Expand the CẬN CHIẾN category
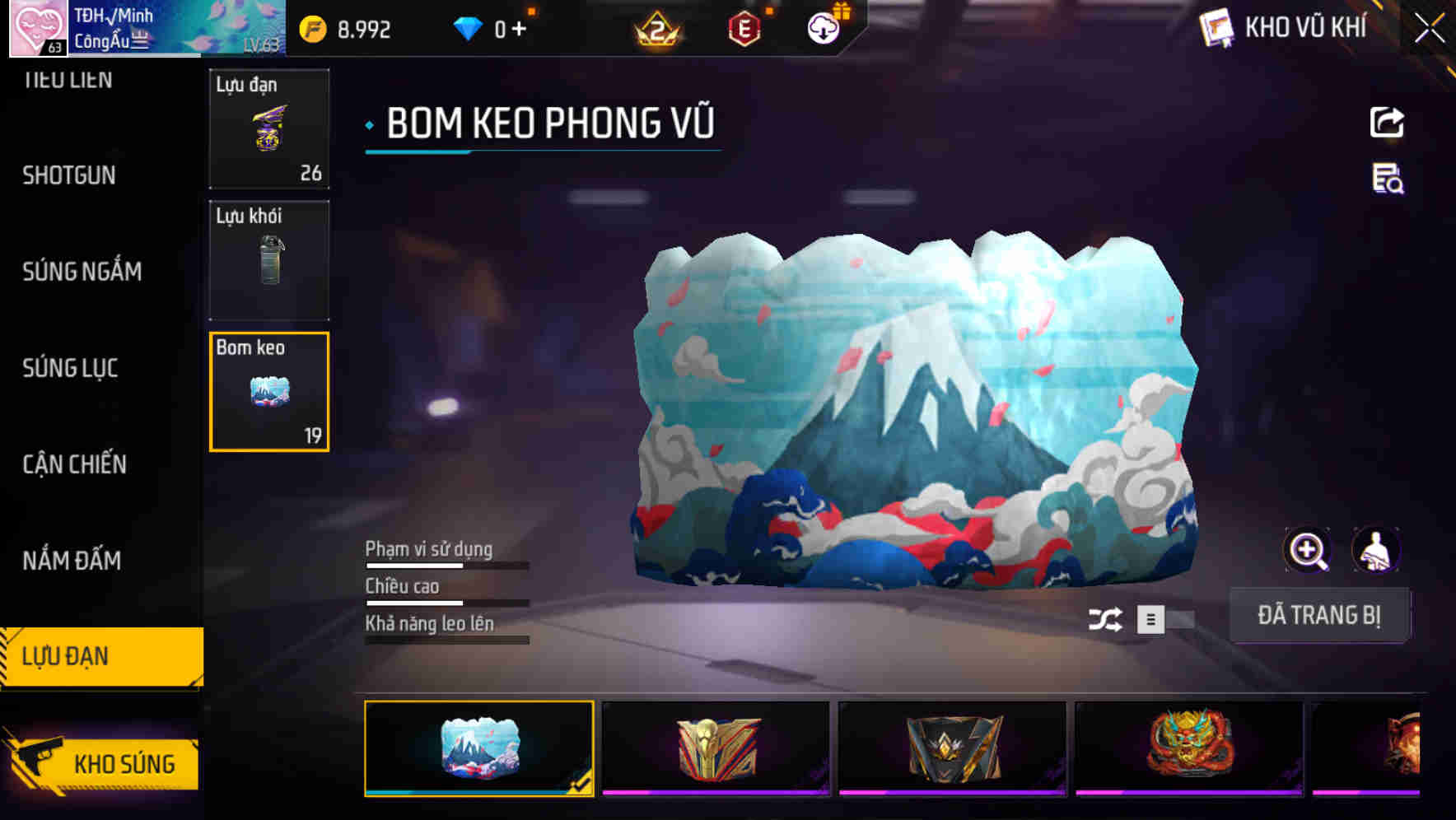Screen dimensions: 1456x820 [x=73, y=464]
